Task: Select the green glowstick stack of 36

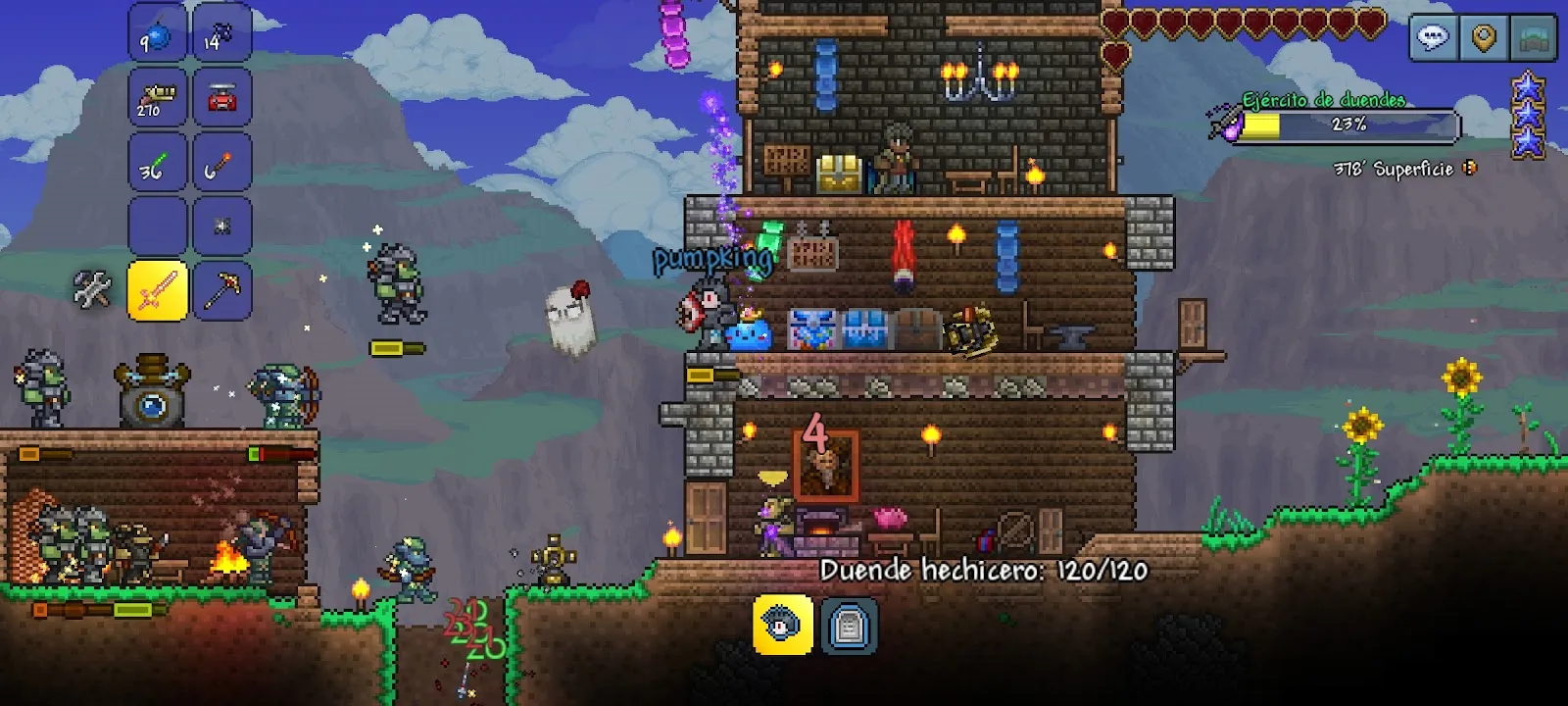Action: 158,163
